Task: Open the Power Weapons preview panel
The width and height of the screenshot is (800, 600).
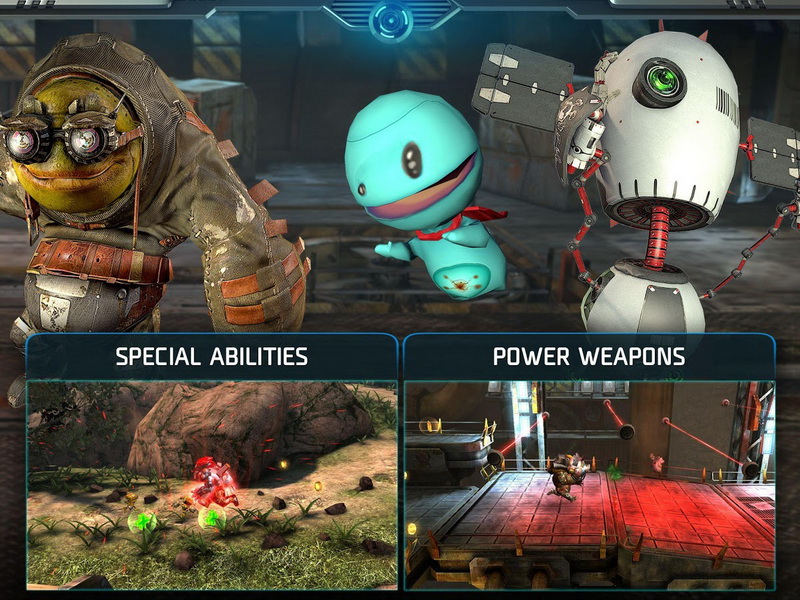Action: click(x=588, y=463)
